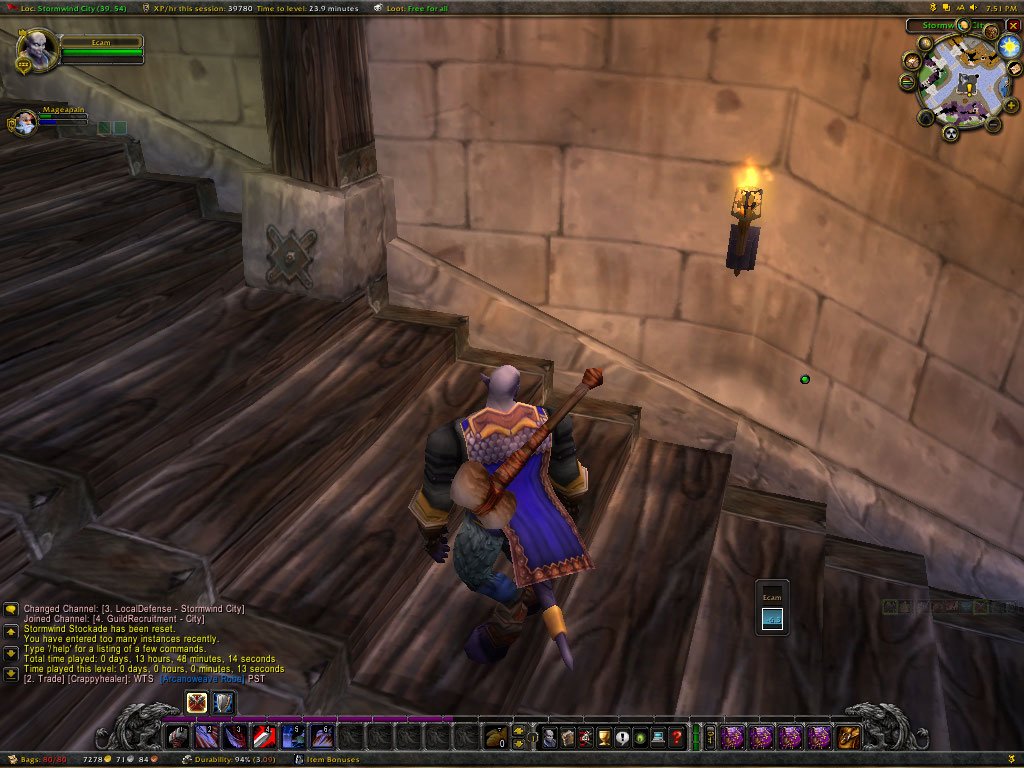Click the 7:51 PM clock
Viewport: 1024px width, 768px height.
[x=1001, y=7]
